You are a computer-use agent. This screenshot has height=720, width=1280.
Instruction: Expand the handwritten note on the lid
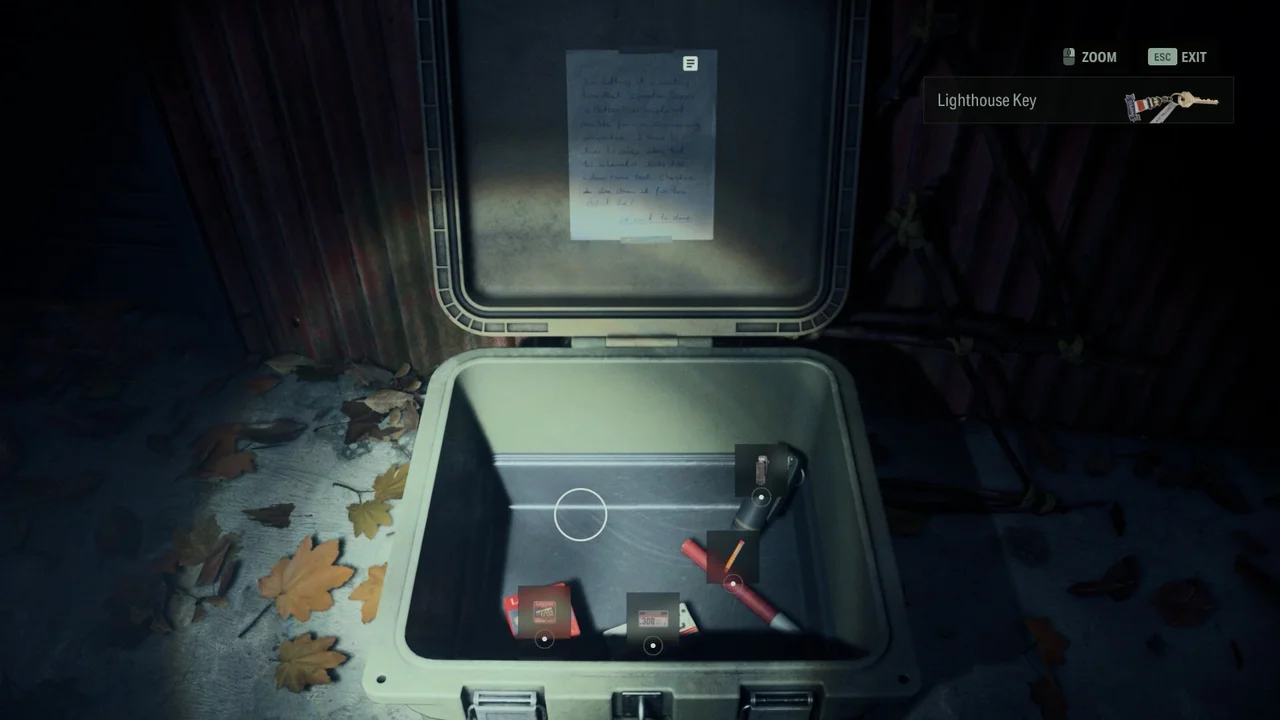pos(640,145)
